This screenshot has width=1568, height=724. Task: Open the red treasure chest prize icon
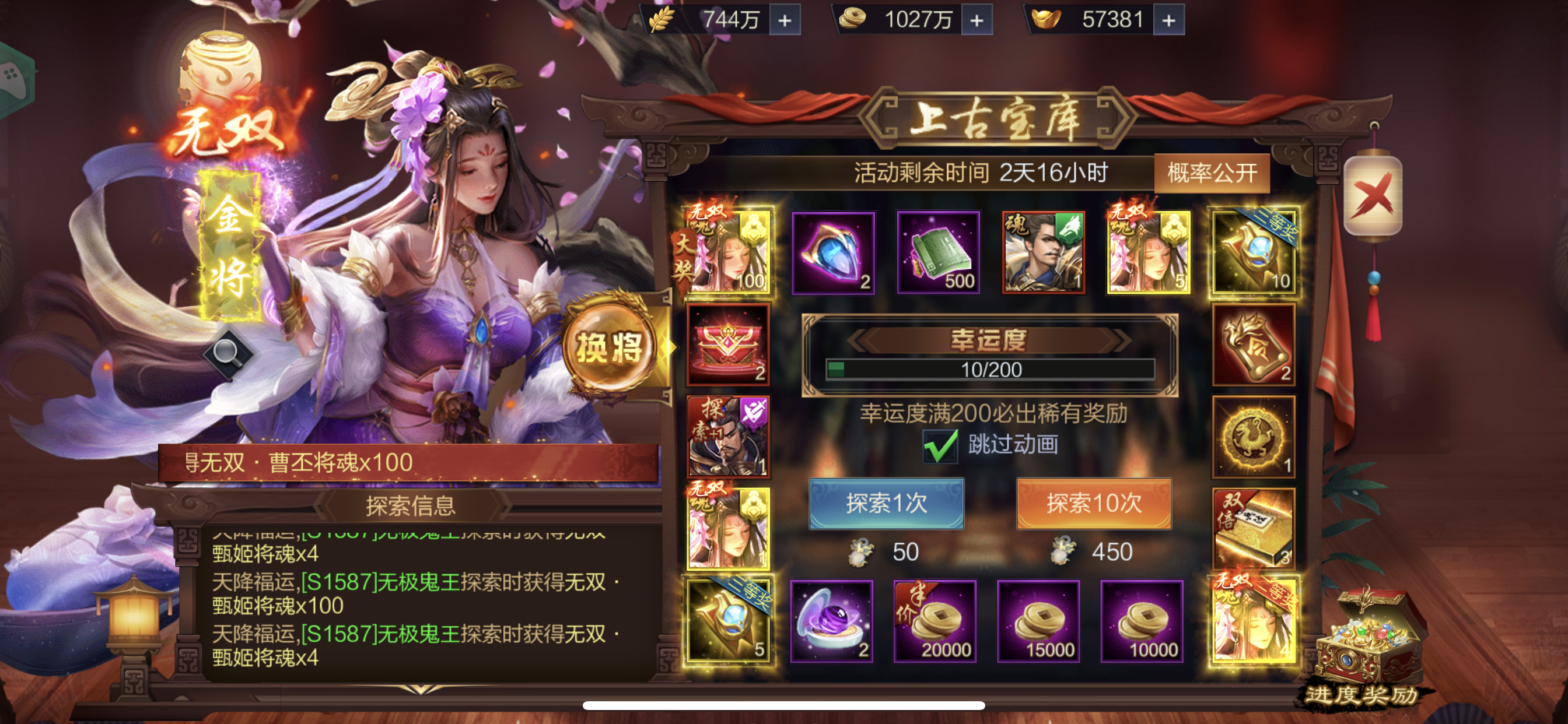(729, 345)
